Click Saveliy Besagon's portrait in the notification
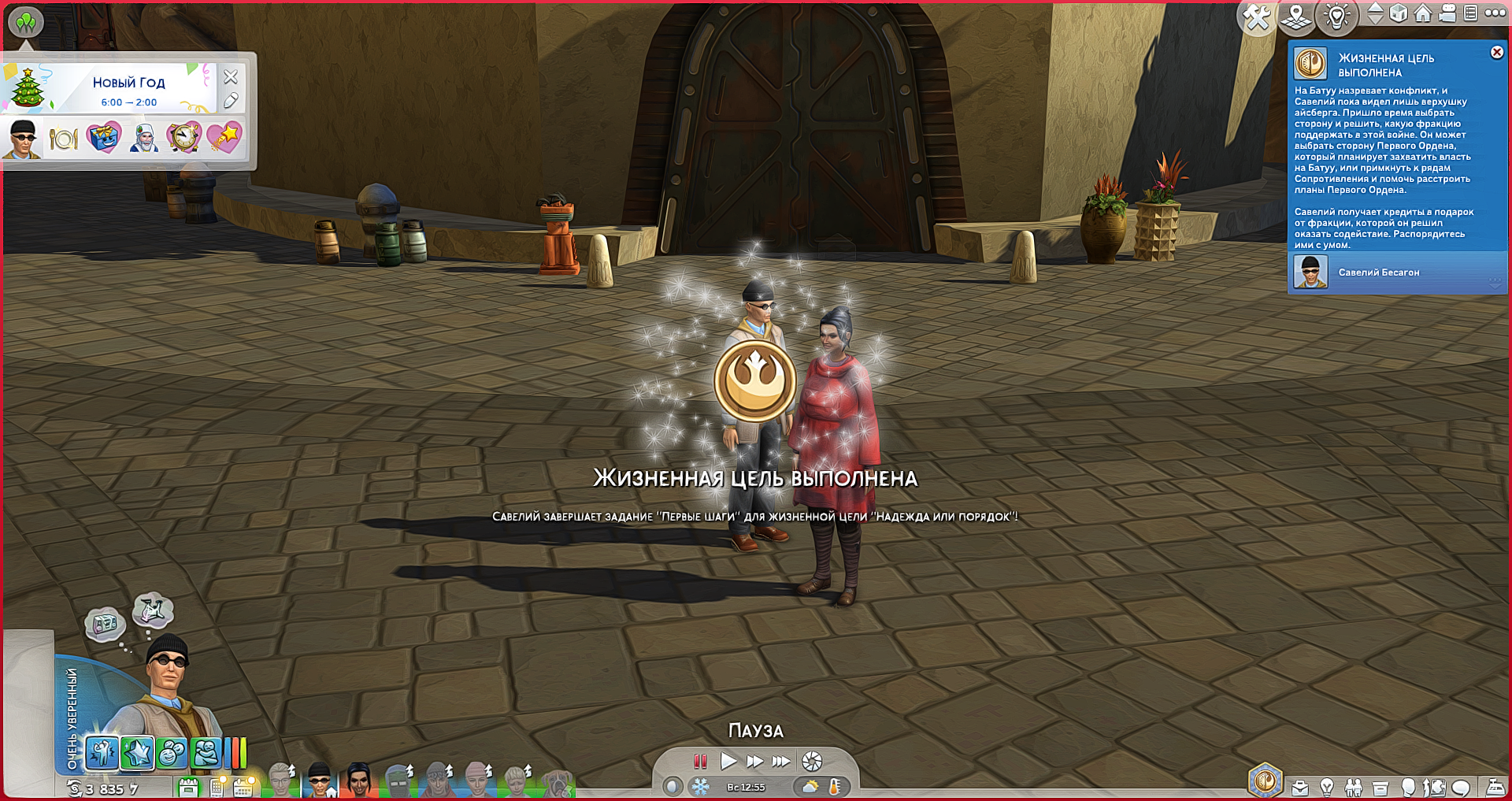 click(x=1310, y=273)
